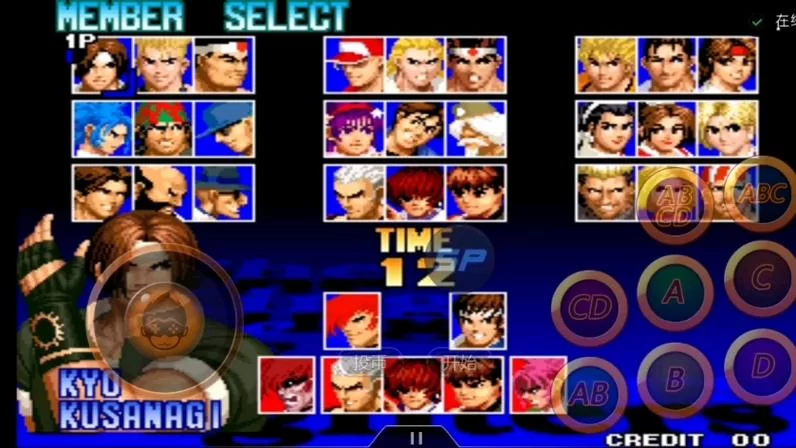Viewport: 796px width, 448px height.
Task: Choose Ryo Sakazaki's blond portrait
Action: (x=606, y=65)
